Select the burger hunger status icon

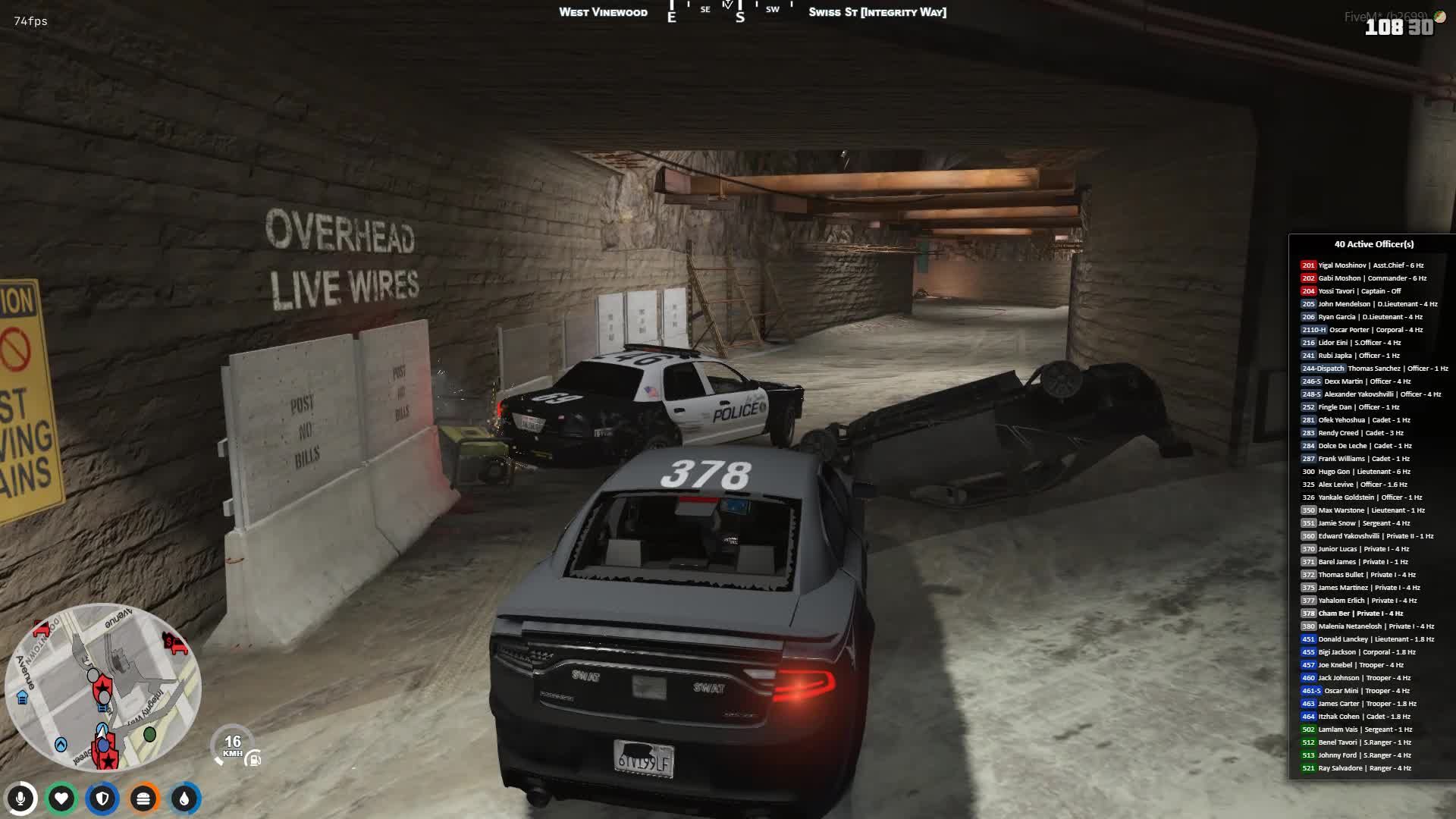[143, 799]
